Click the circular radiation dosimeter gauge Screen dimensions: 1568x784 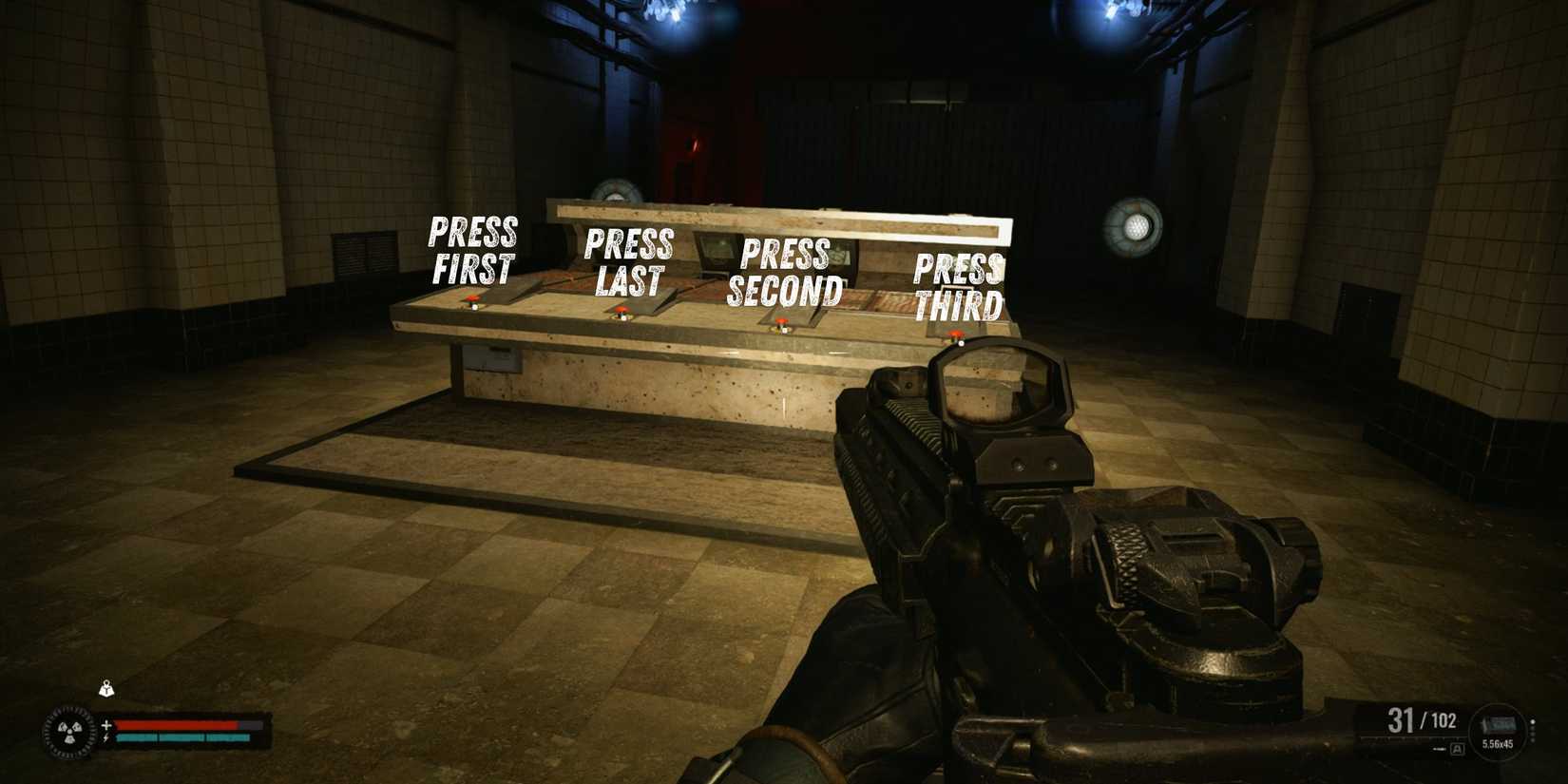coord(69,730)
